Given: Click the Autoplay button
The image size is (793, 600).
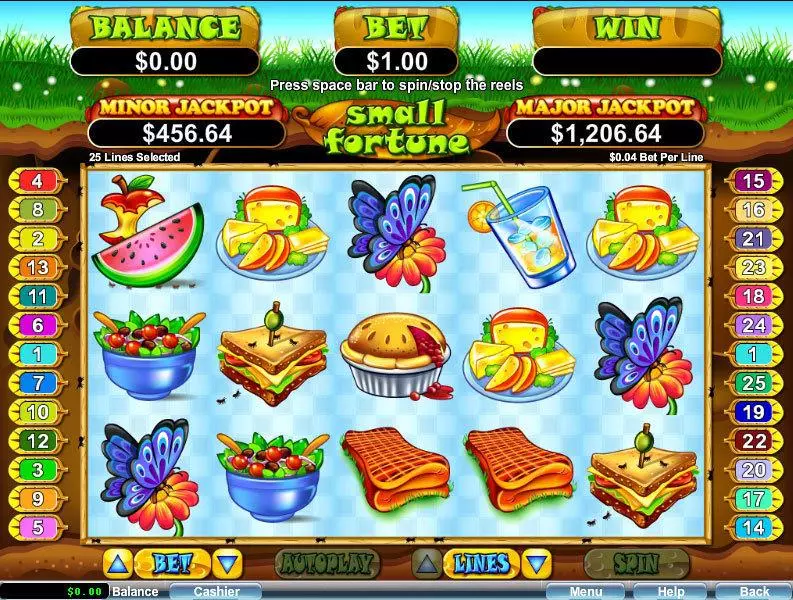Looking at the screenshot, I should click(326, 563).
